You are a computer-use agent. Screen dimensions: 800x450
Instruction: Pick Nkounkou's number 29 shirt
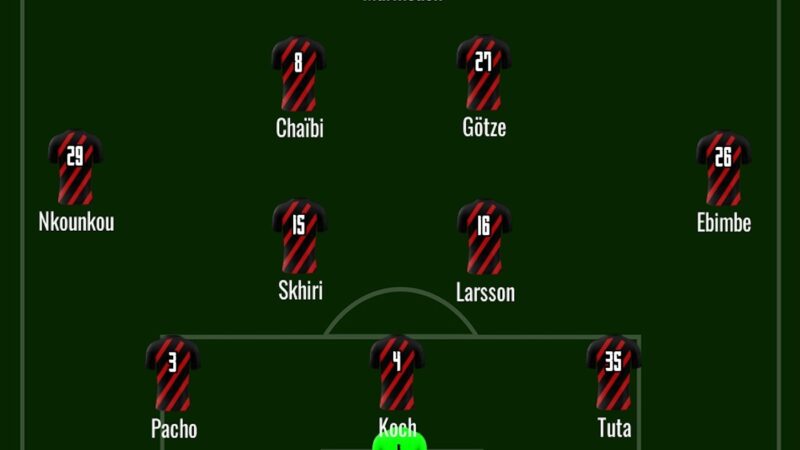75,167
